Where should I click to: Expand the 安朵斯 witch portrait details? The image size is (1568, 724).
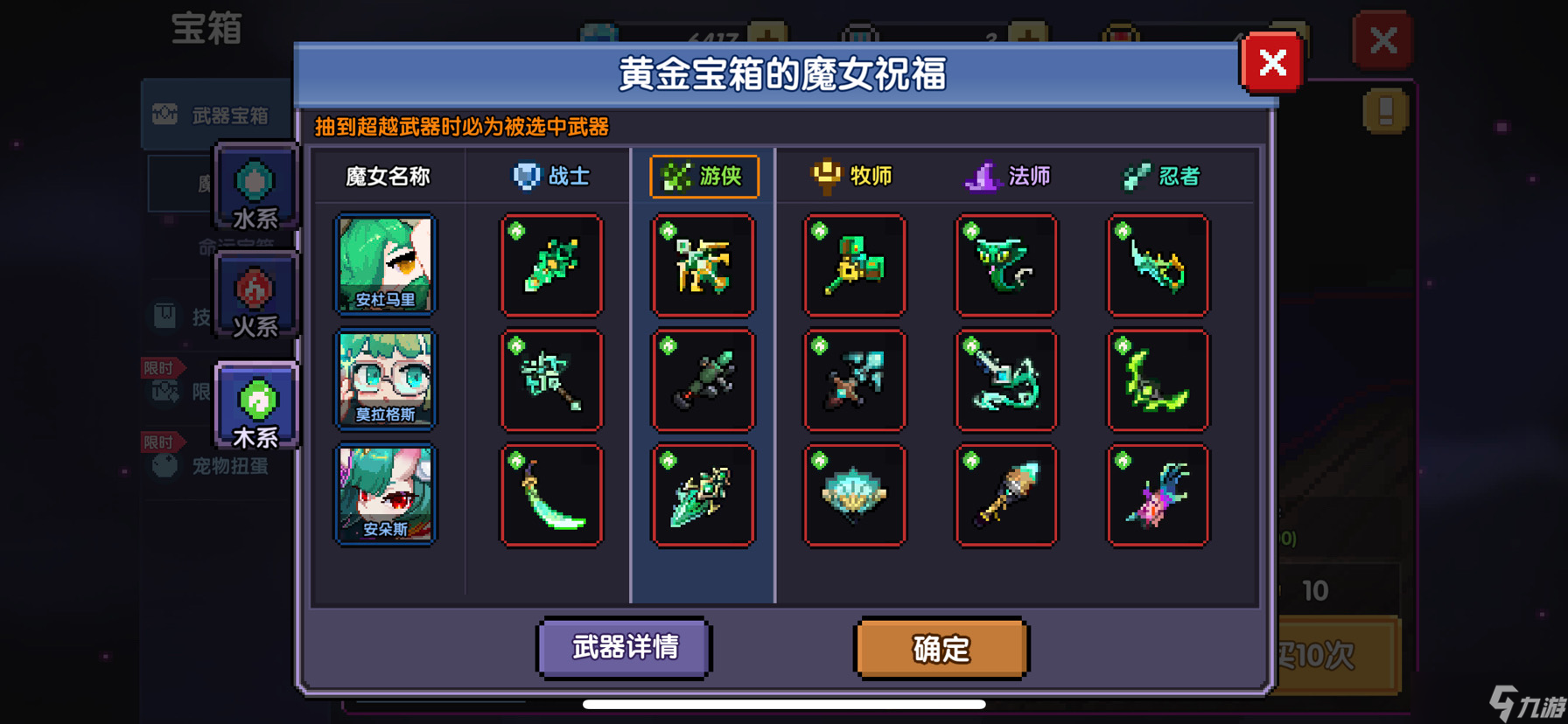pyautogui.click(x=385, y=494)
